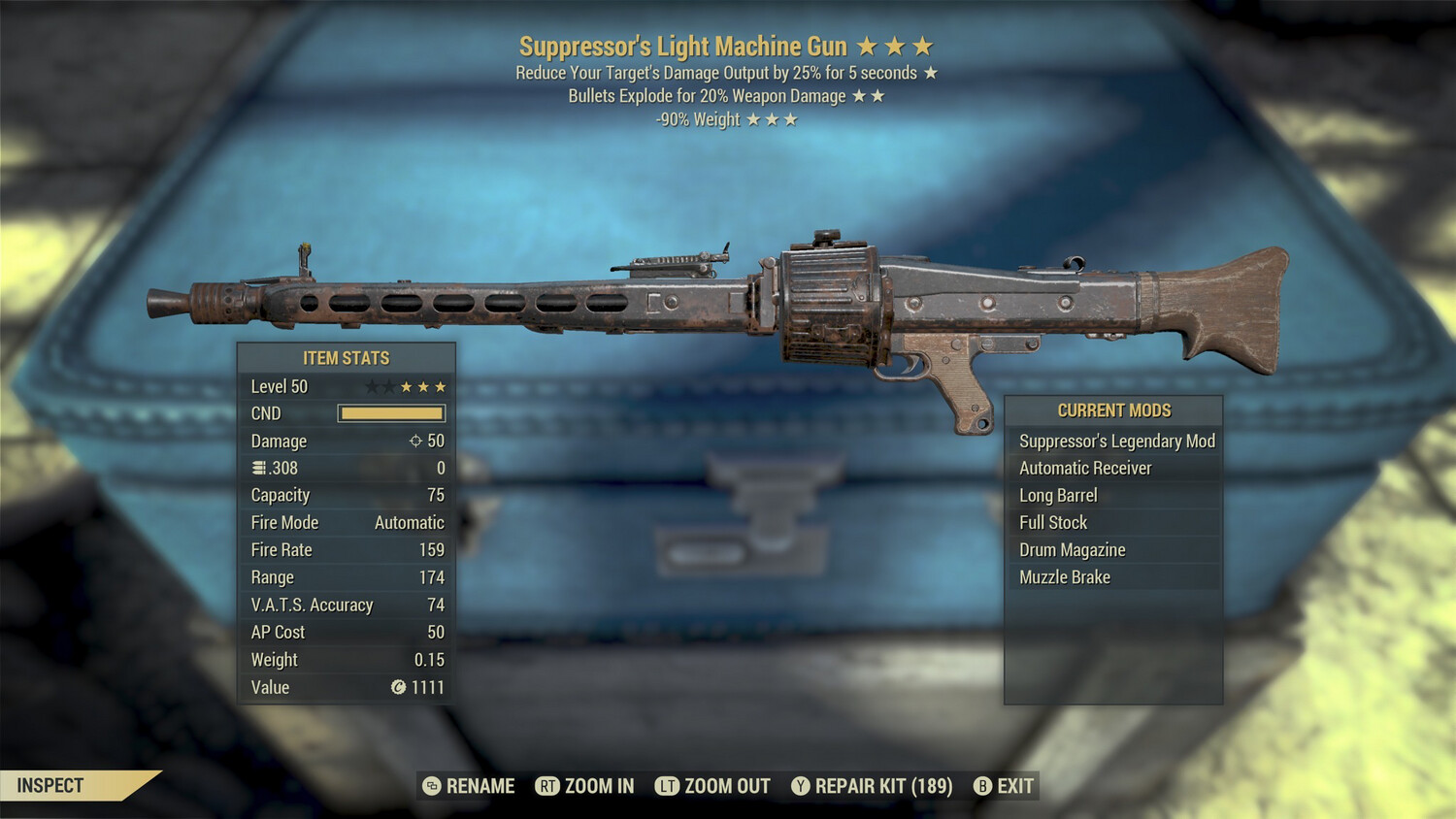Click the ITEM STATS panel header
This screenshot has height=819, width=1456.
click(346, 357)
